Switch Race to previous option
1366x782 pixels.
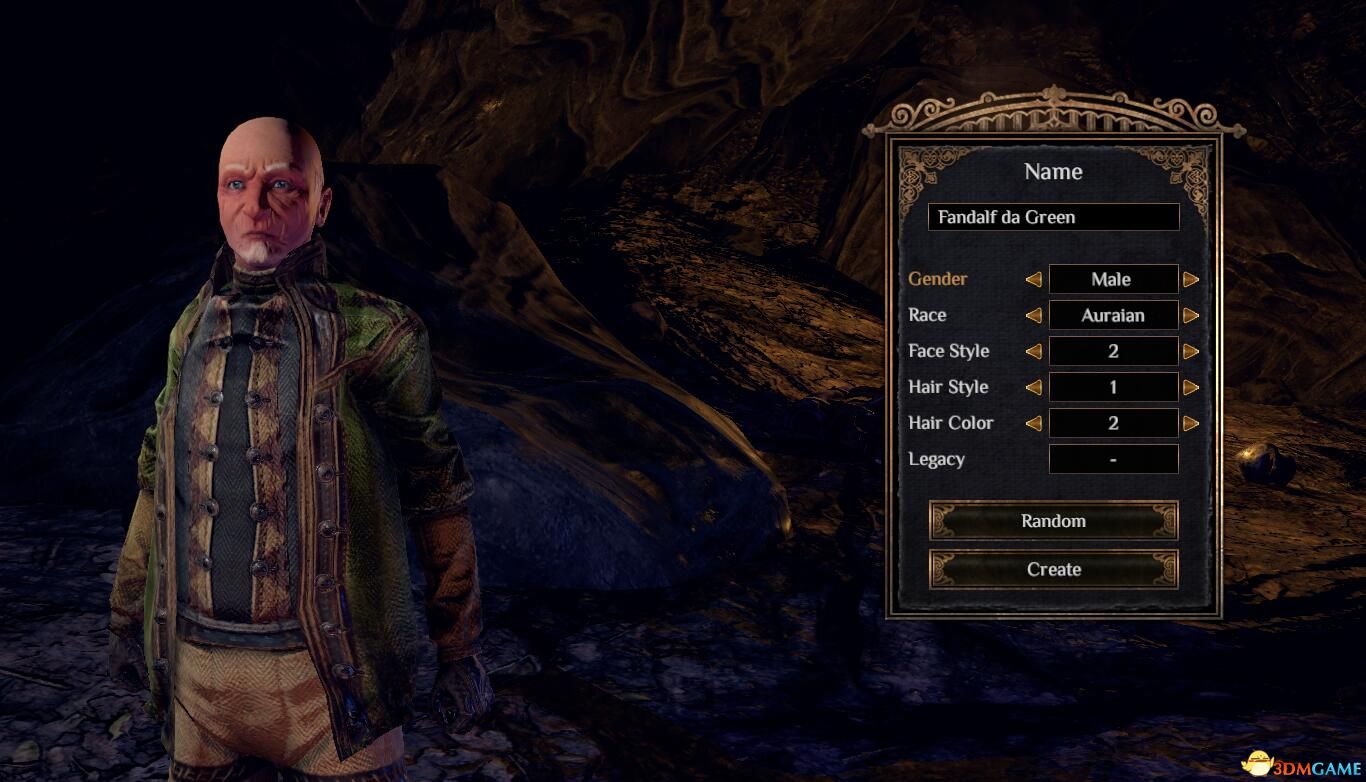(x=1034, y=316)
